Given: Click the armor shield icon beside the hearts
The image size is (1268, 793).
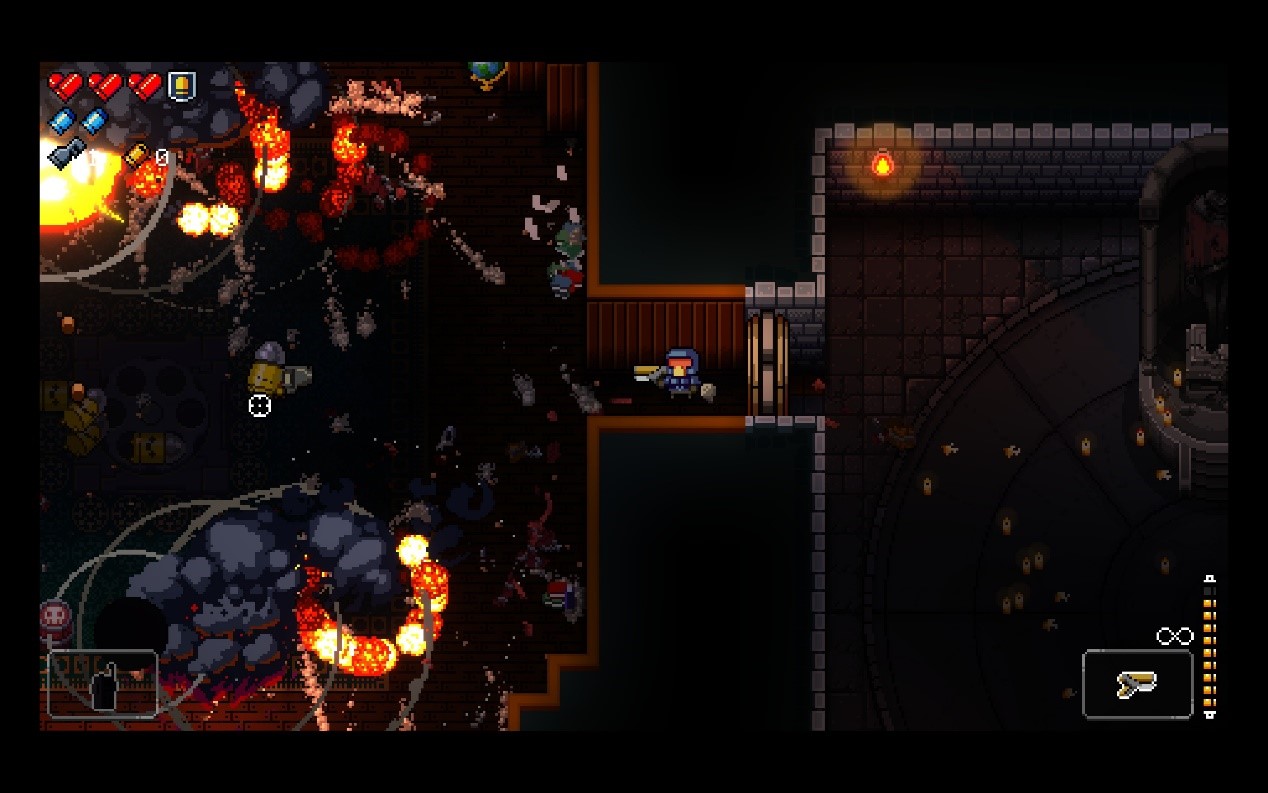Looking at the screenshot, I should pyautogui.click(x=181, y=86).
